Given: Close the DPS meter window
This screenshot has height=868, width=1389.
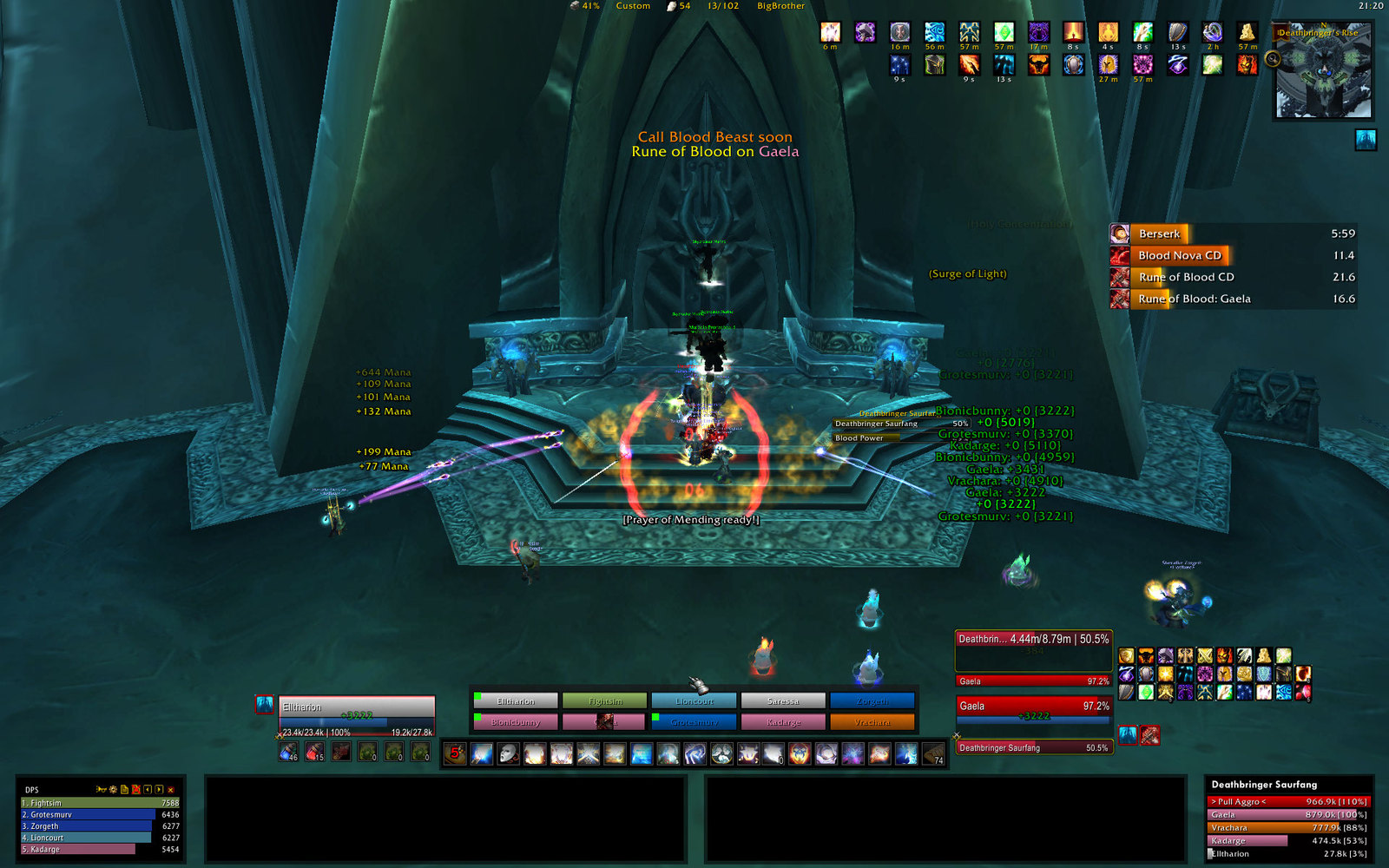Looking at the screenshot, I should [171, 790].
